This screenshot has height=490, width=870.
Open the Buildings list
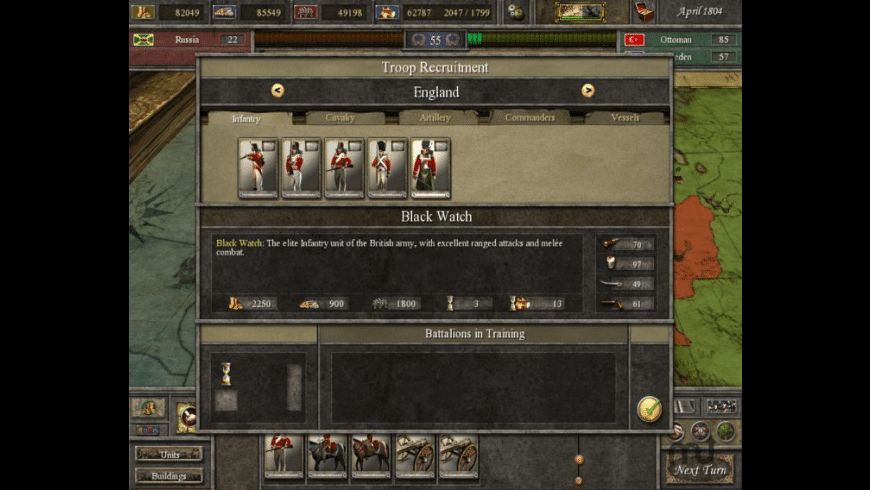pos(168,476)
